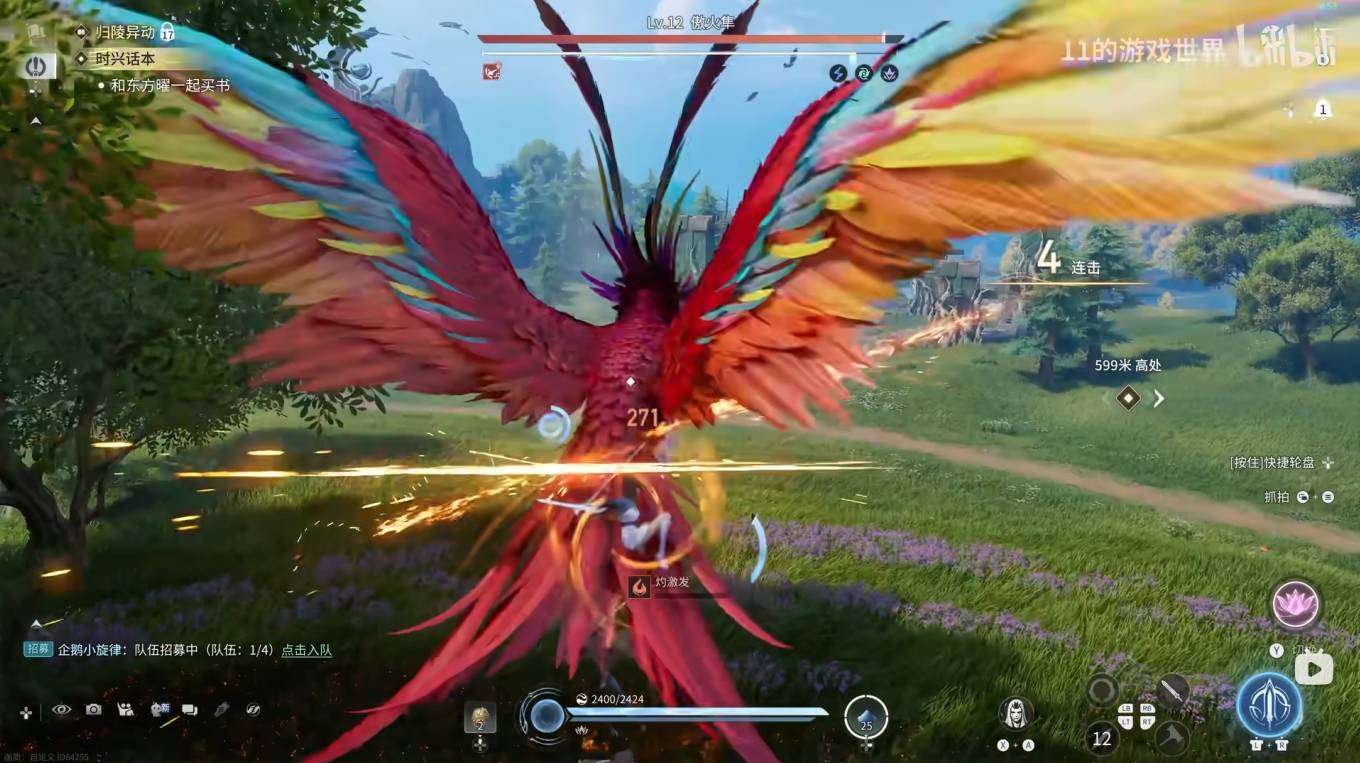Click the white video play overlay button
Image resolution: width=1360 pixels, height=763 pixels.
pyautogui.click(x=1313, y=668)
